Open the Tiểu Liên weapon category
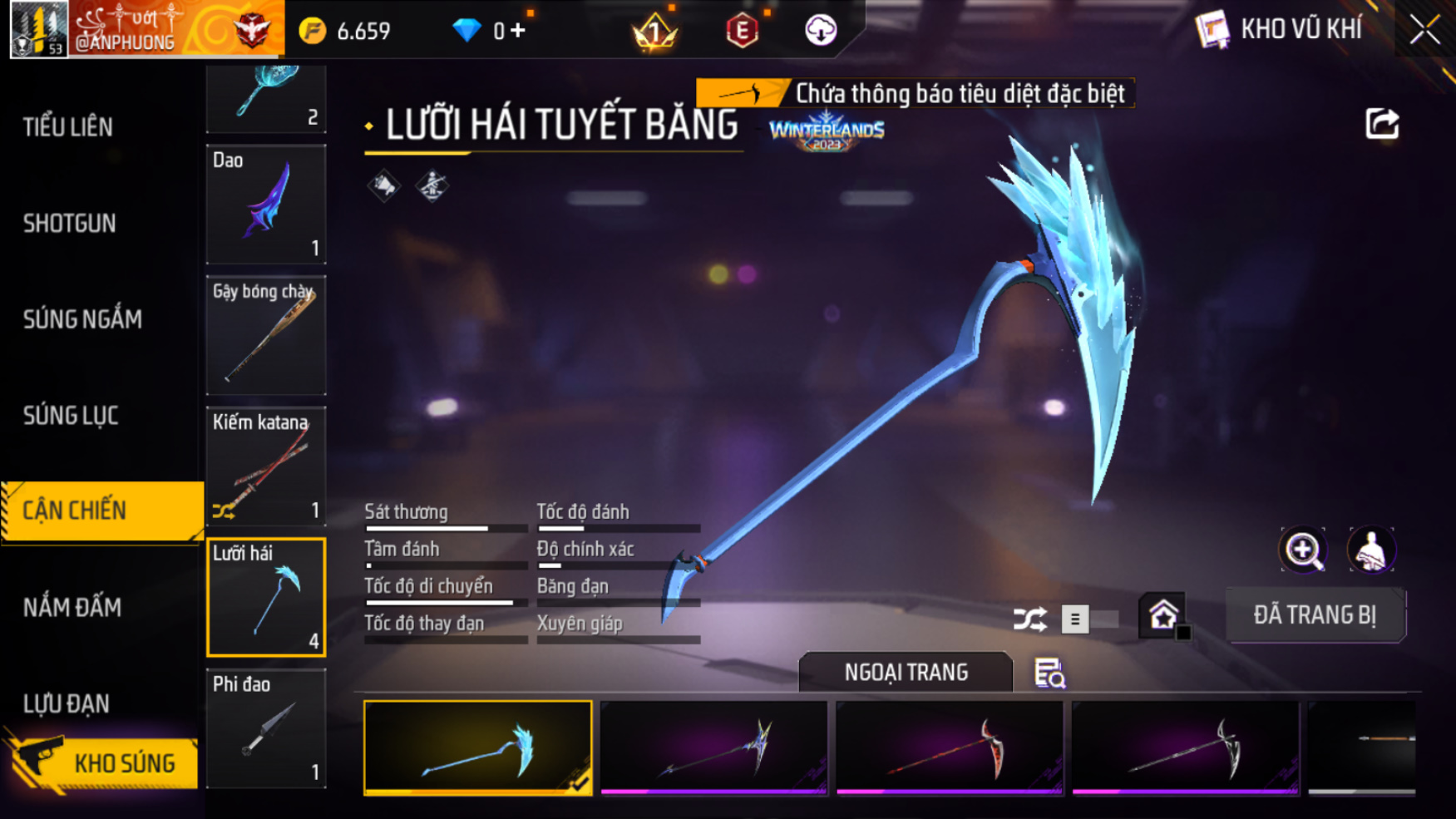The image size is (1456, 819). (x=68, y=127)
